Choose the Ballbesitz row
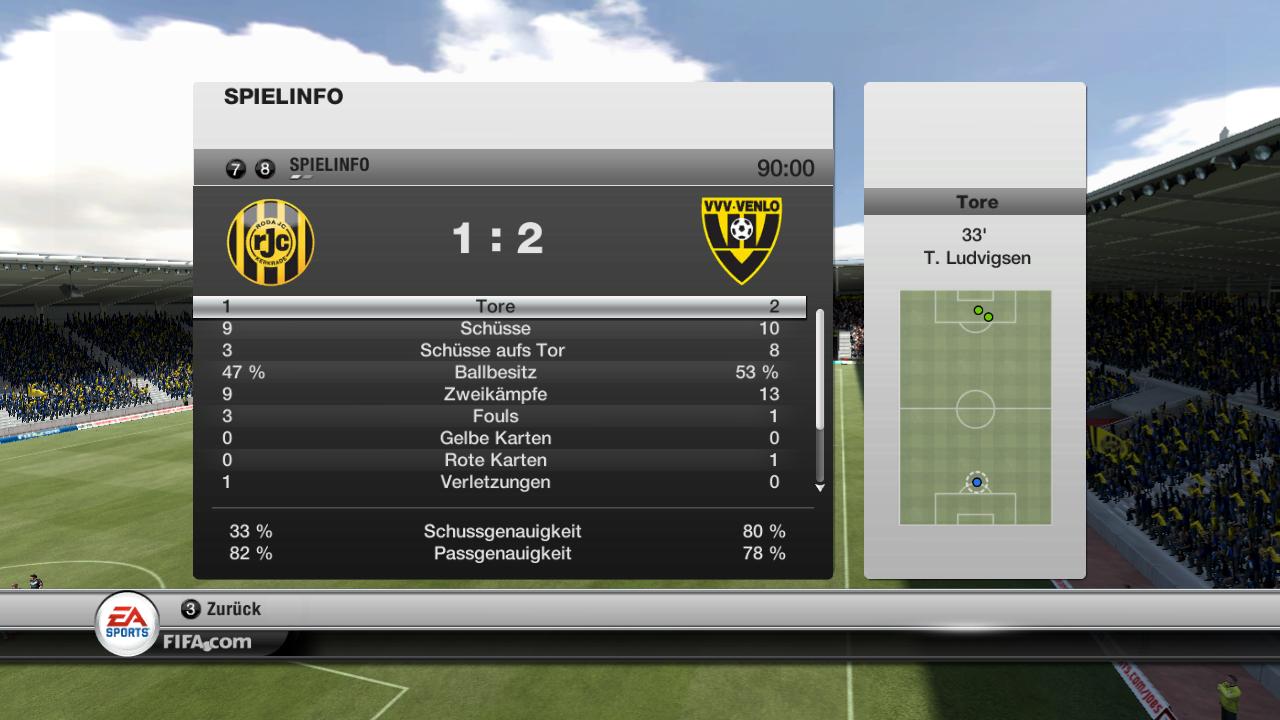The height and width of the screenshot is (720, 1280). tap(500, 373)
